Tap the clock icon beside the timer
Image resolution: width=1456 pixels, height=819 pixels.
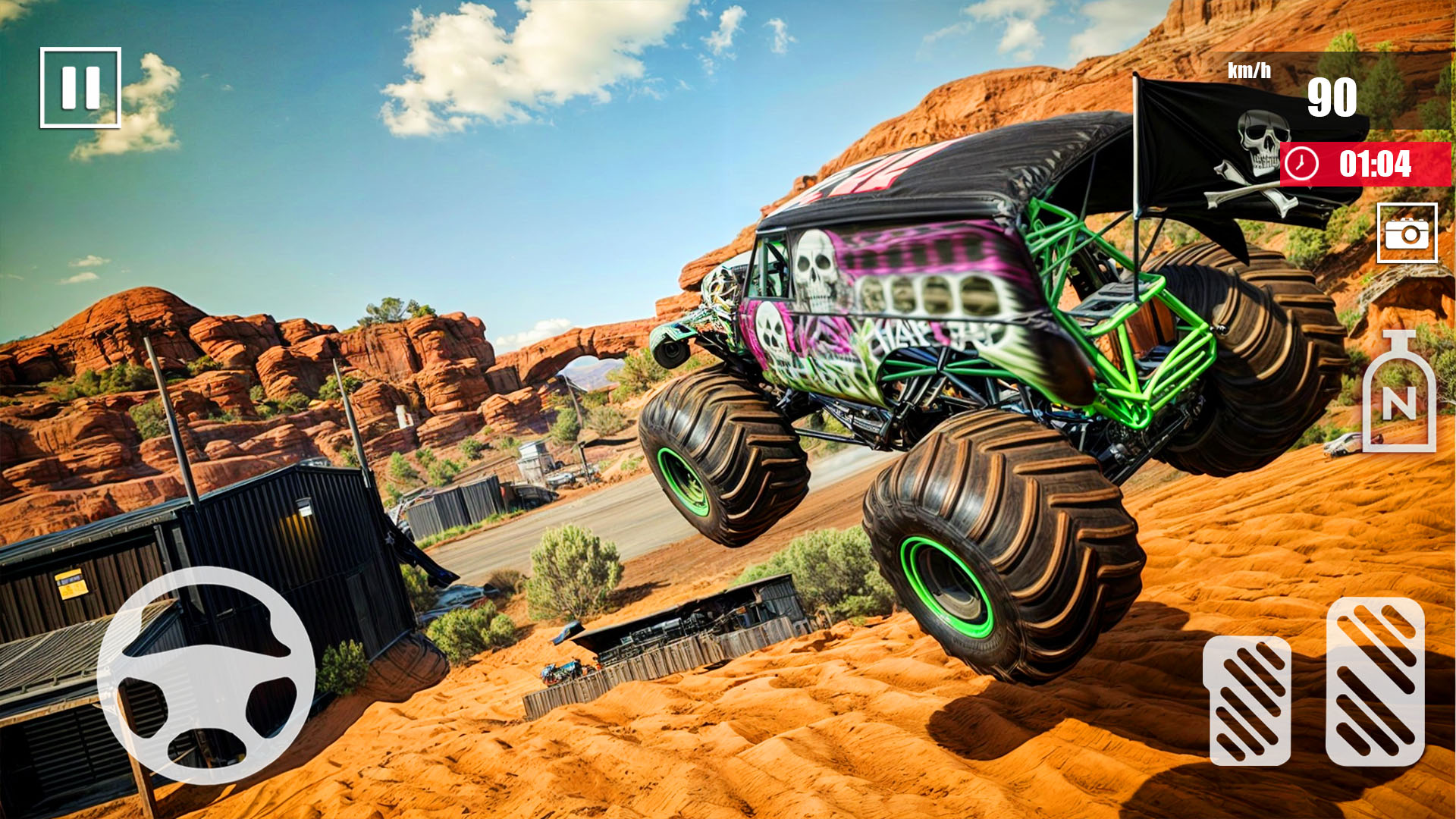pos(1303,162)
